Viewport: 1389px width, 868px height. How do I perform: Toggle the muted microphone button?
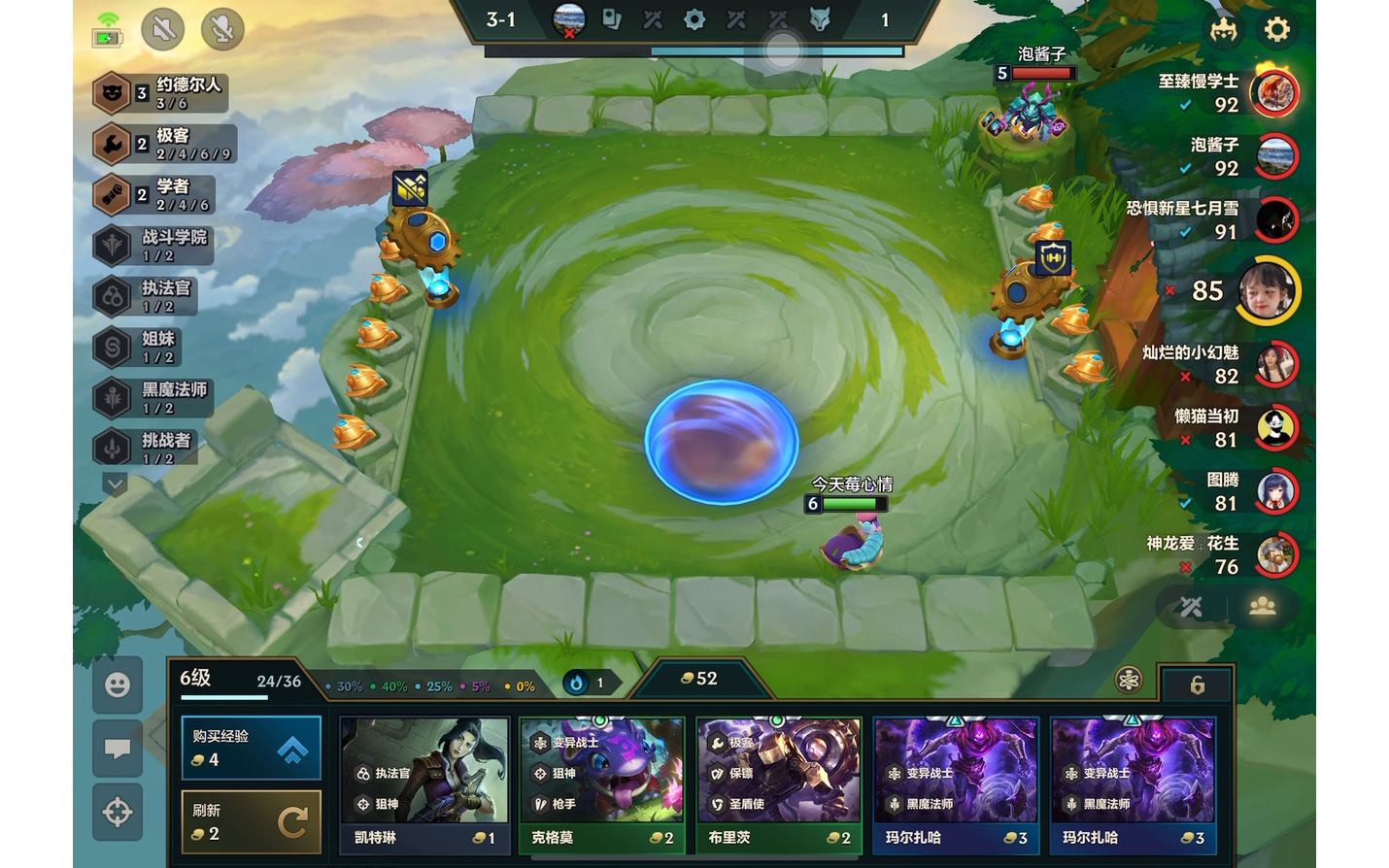[222, 29]
